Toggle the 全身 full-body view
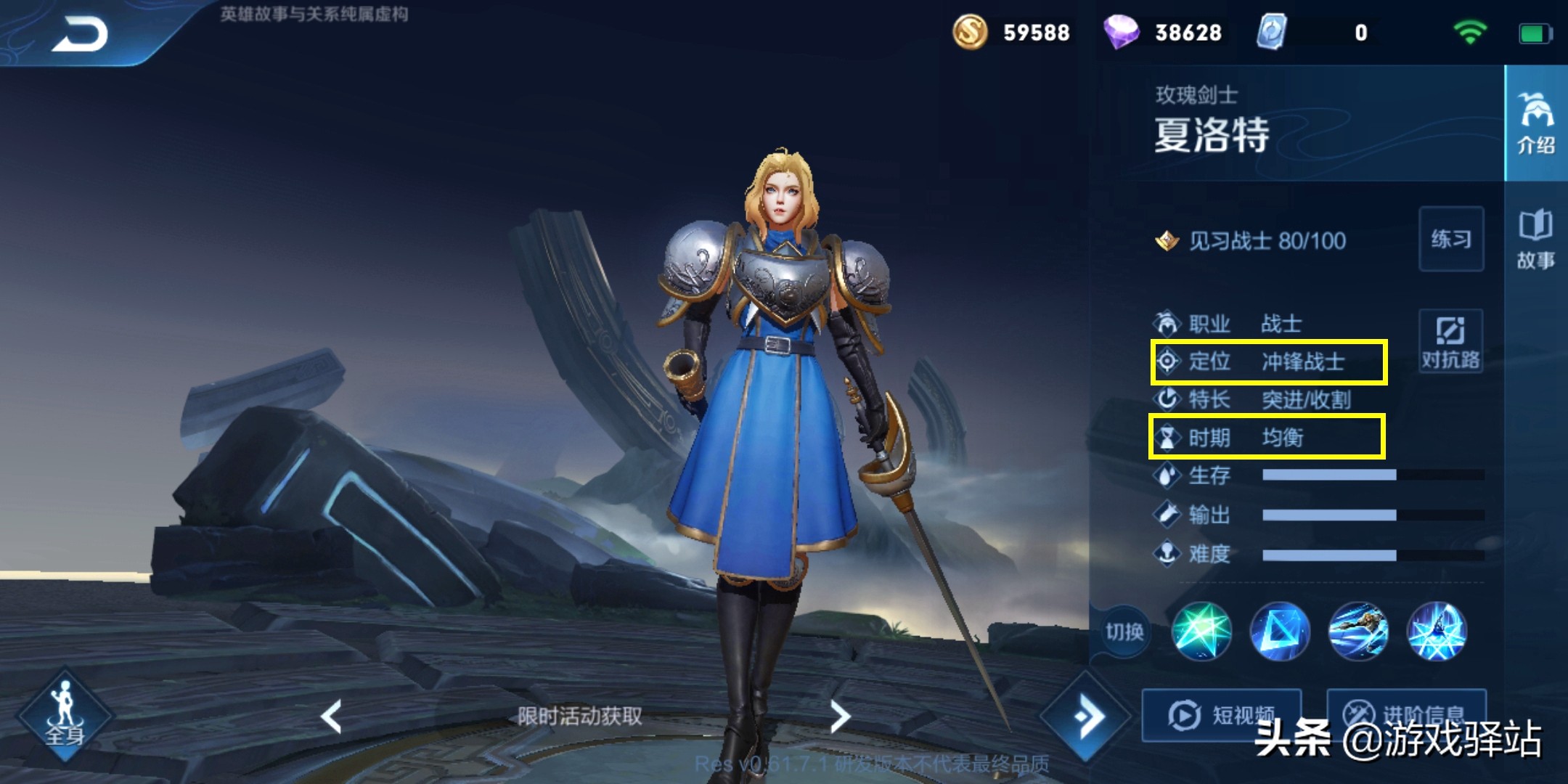The height and width of the screenshot is (784, 1568). coord(65,715)
